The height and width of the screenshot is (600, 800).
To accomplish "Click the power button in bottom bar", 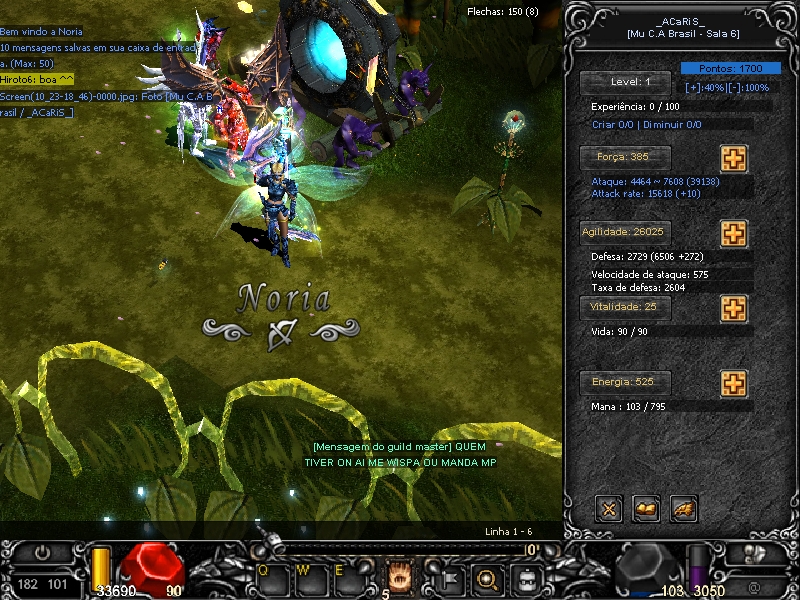I will click(42, 552).
